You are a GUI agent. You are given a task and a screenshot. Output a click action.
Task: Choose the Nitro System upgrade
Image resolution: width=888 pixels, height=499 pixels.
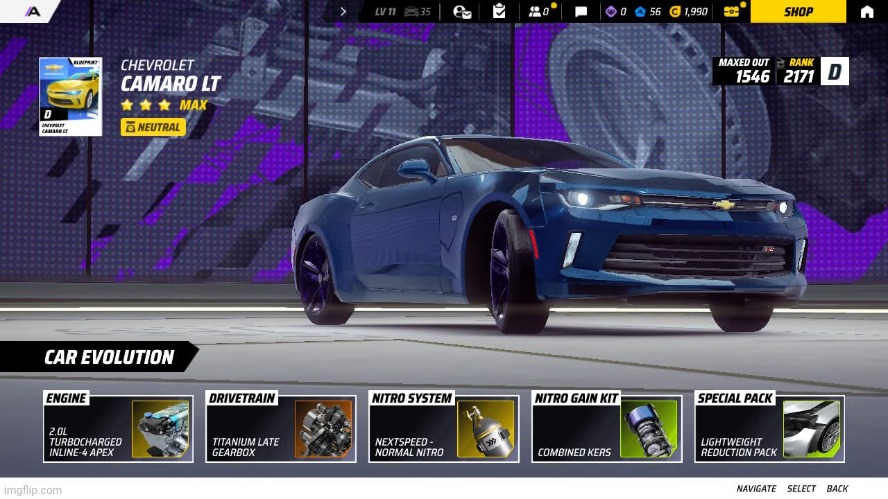tap(445, 428)
